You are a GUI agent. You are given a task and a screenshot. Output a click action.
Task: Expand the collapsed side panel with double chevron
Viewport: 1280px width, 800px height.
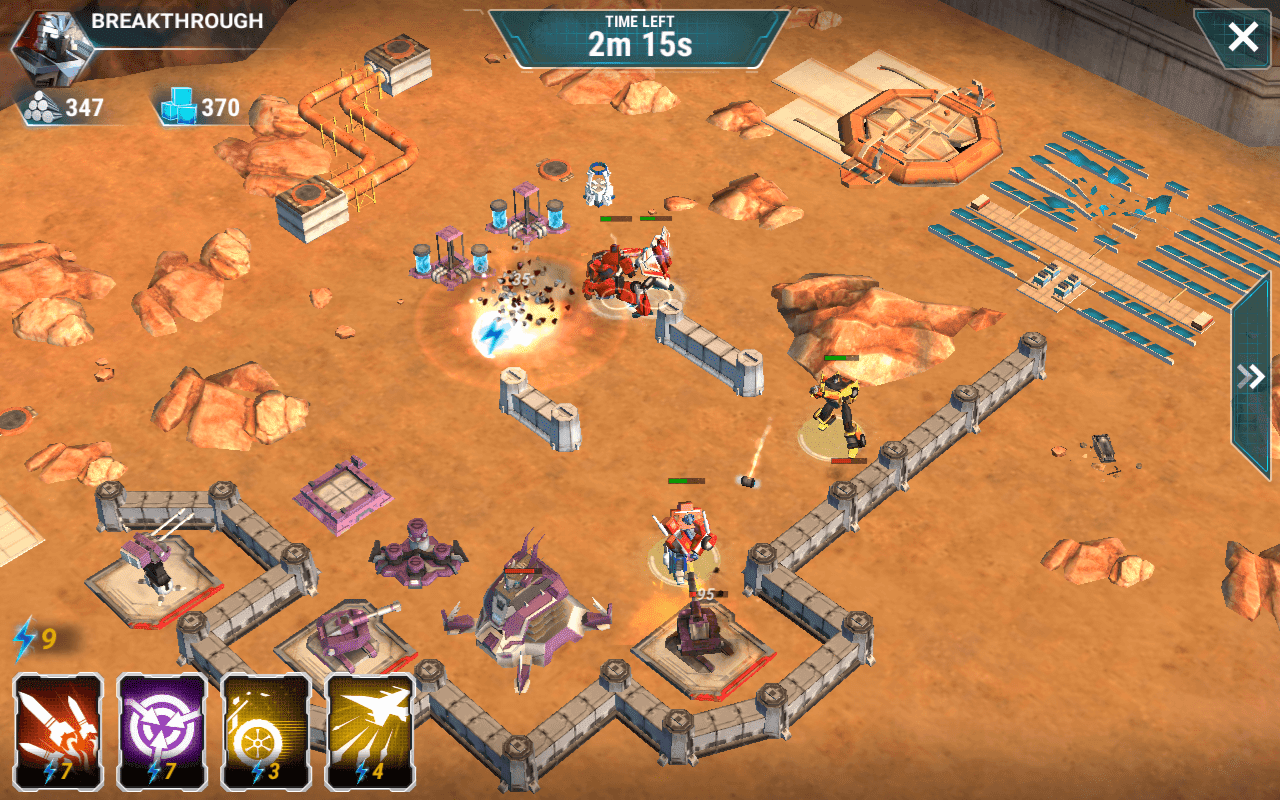1247,375
